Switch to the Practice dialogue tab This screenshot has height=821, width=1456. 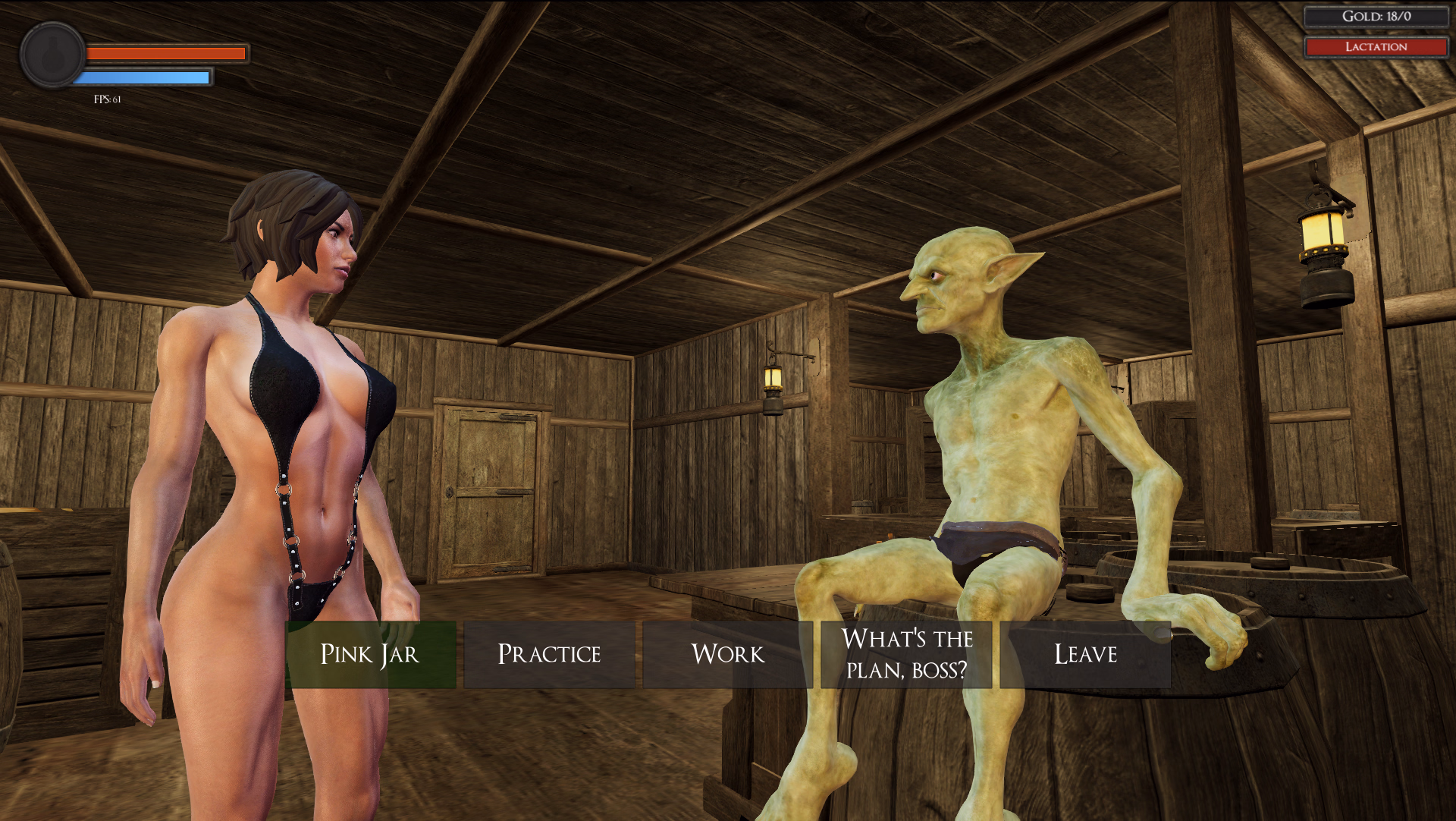549,653
